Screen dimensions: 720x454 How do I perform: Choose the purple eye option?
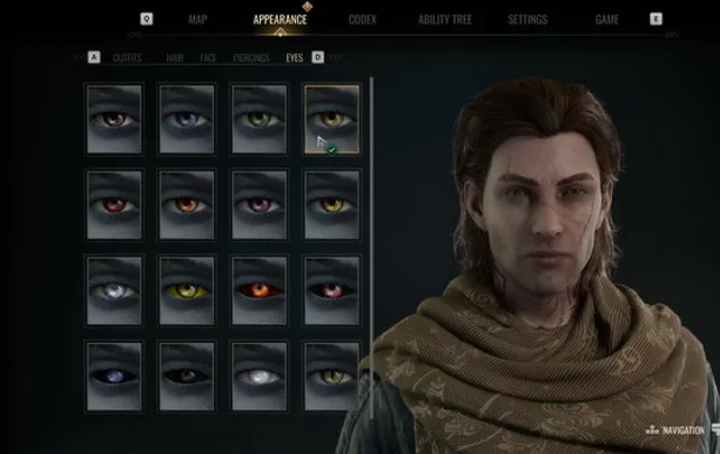[x=259, y=204]
